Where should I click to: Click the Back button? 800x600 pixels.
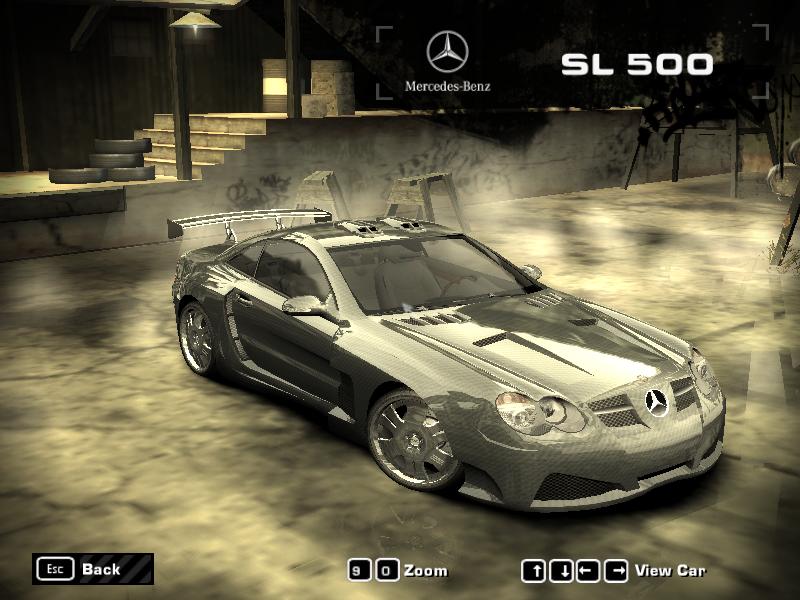pyautogui.click(x=92, y=569)
